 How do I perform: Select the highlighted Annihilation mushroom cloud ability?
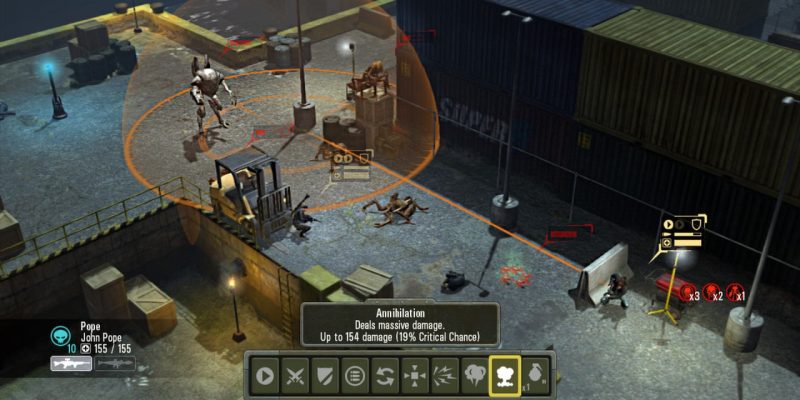504,375
